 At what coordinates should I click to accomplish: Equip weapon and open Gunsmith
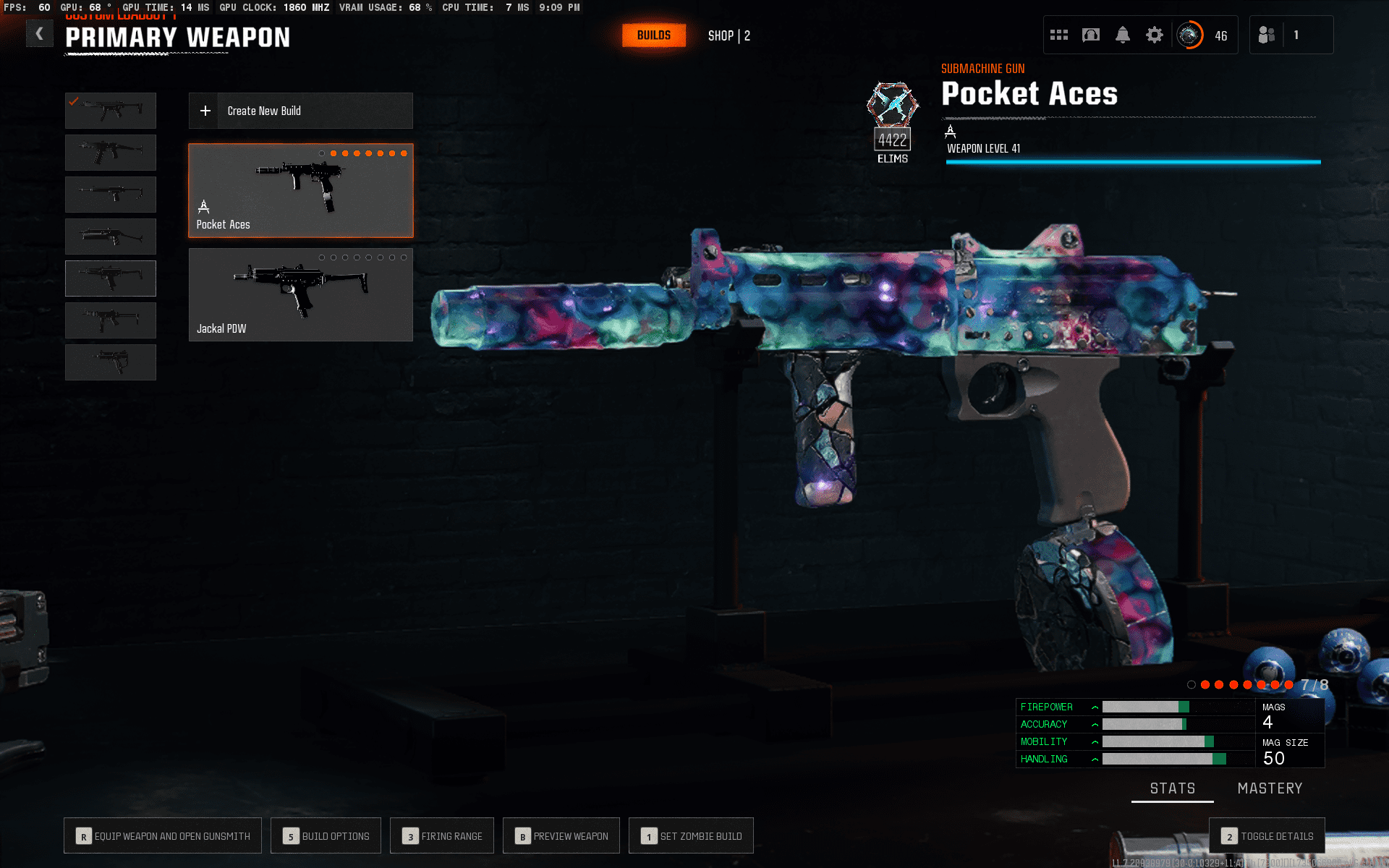tap(163, 836)
